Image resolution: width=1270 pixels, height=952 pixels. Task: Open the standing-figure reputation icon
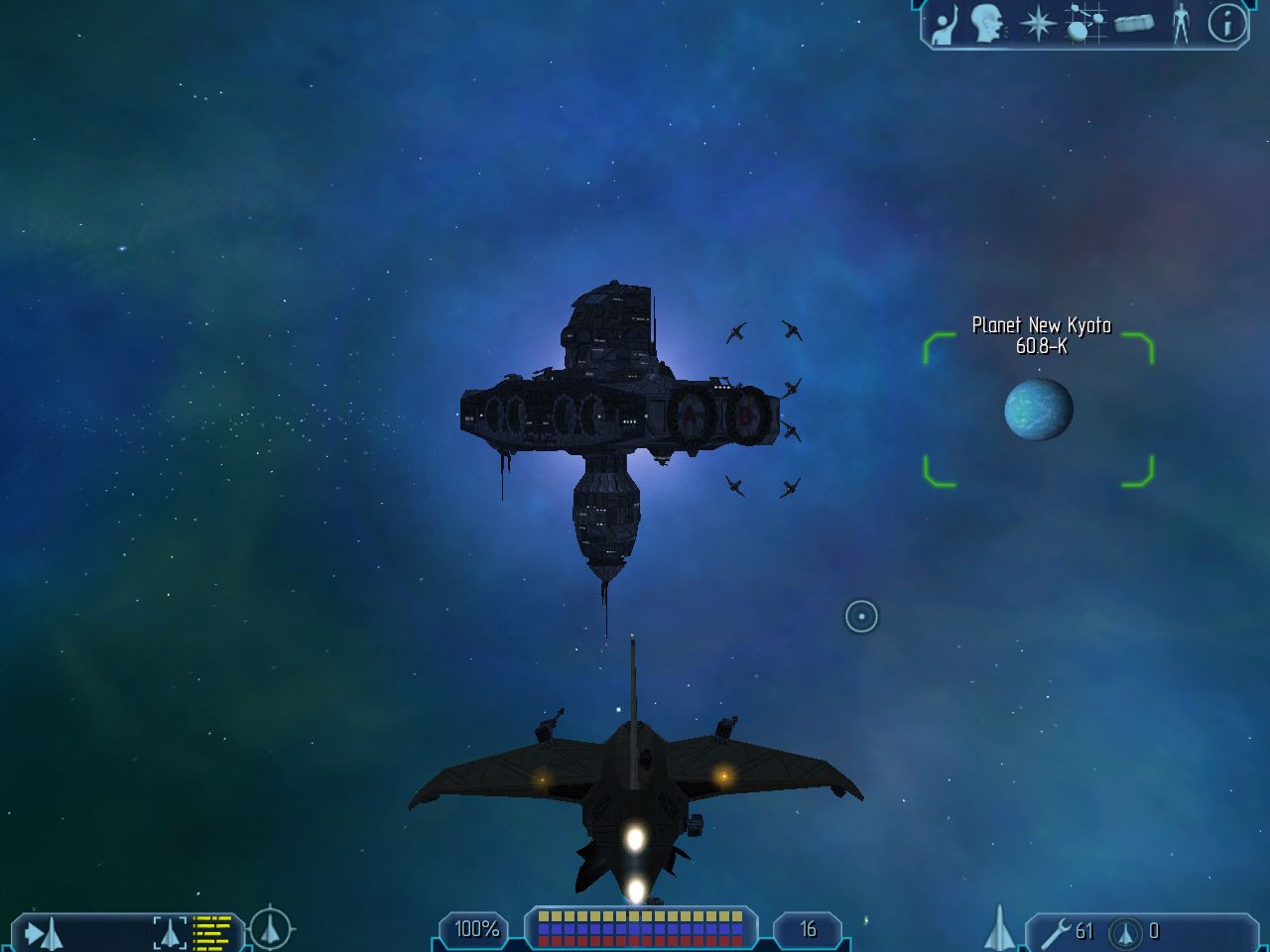coord(1181,23)
